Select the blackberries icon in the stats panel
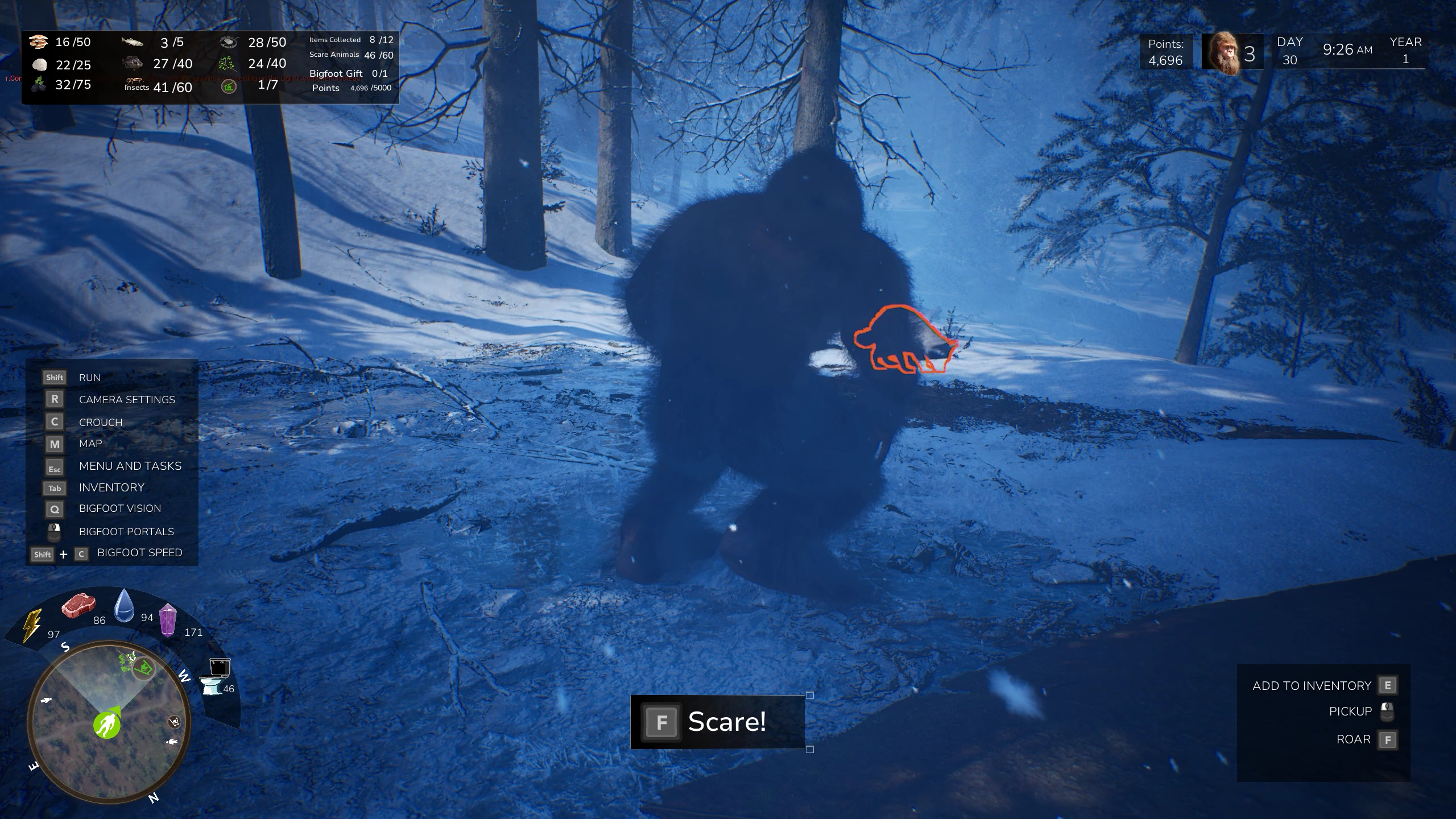The image size is (1456, 819). [x=38, y=84]
